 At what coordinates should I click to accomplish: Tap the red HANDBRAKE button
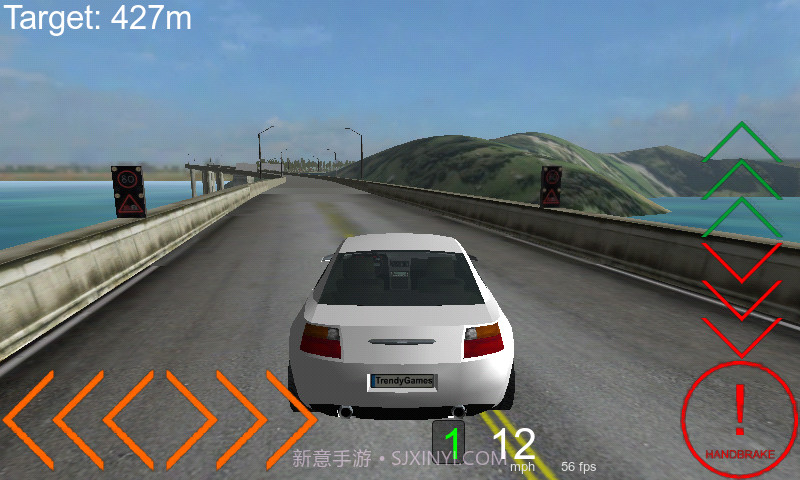(739, 416)
